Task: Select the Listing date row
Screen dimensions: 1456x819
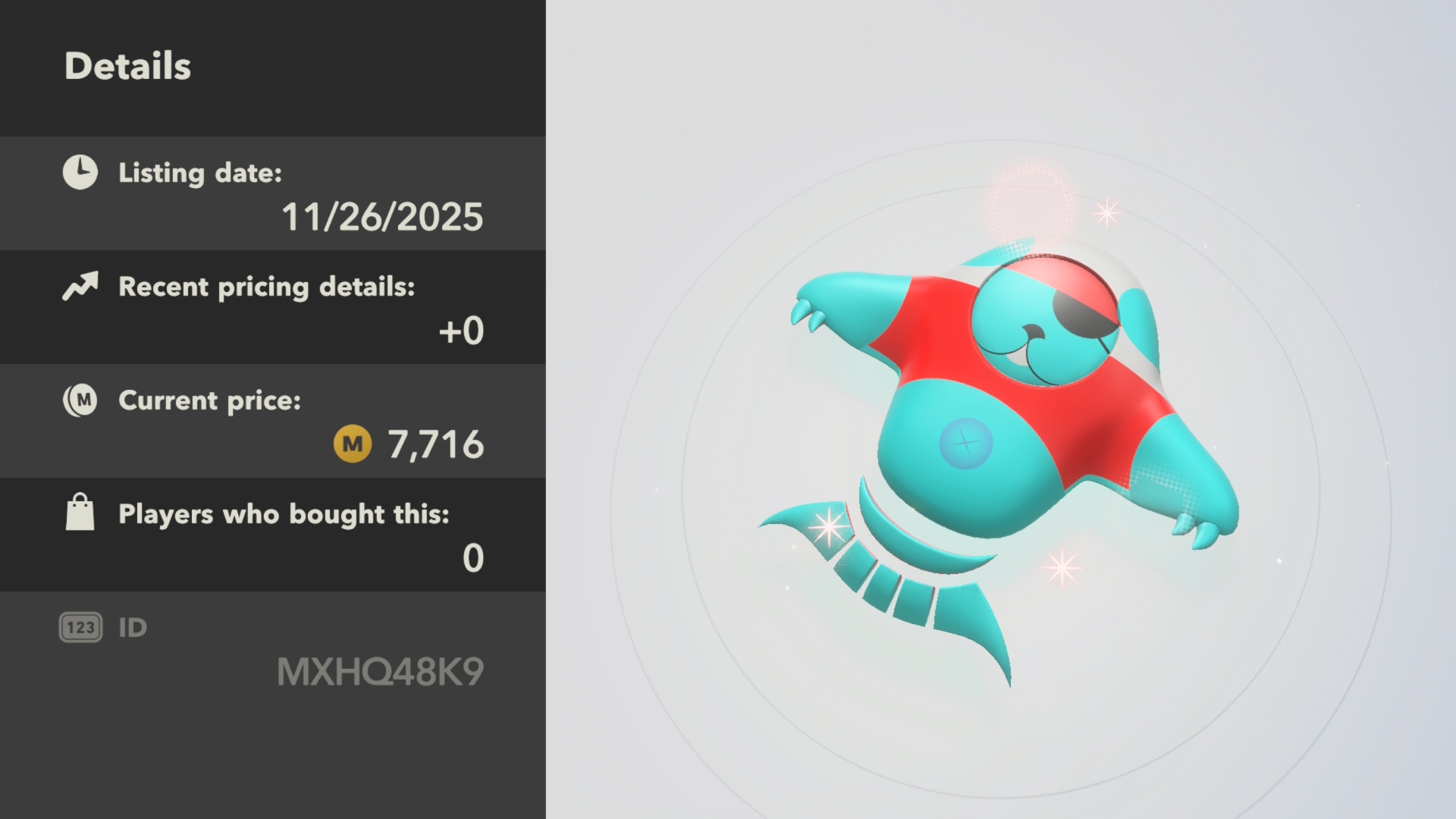Action: pyautogui.click(x=273, y=194)
